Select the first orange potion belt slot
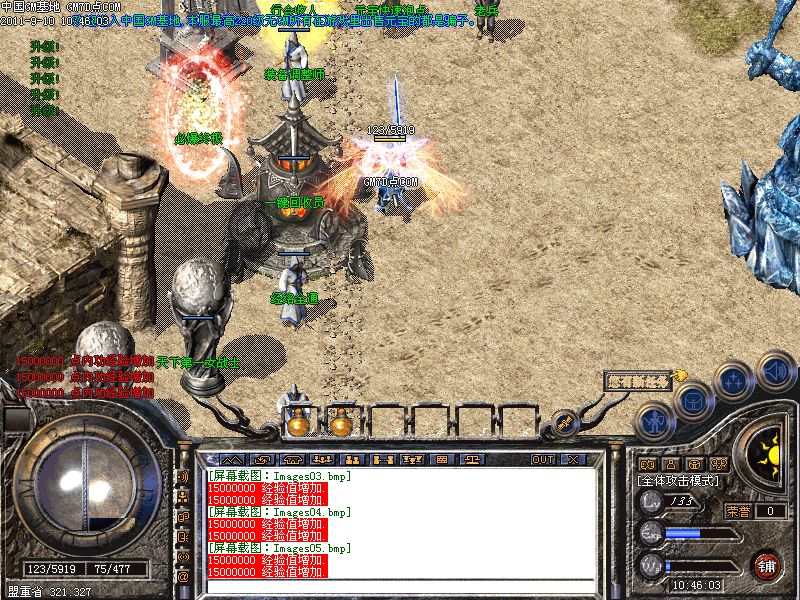This screenshot has height=600, width=800. [297, 424]
